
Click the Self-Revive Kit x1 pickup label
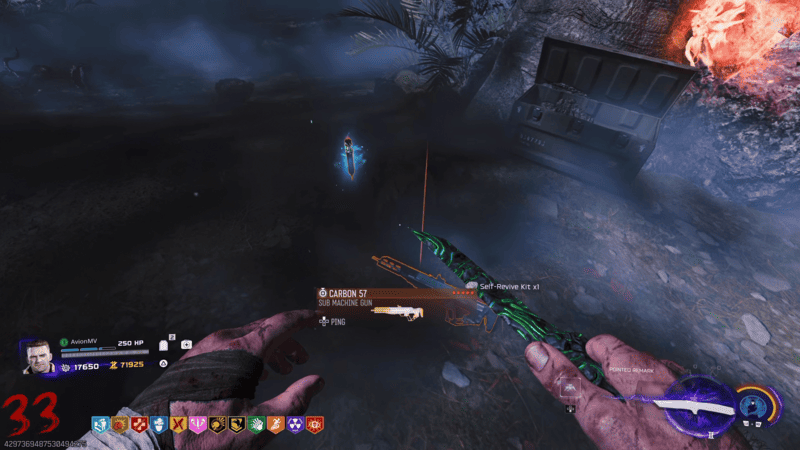click(510, 286)
